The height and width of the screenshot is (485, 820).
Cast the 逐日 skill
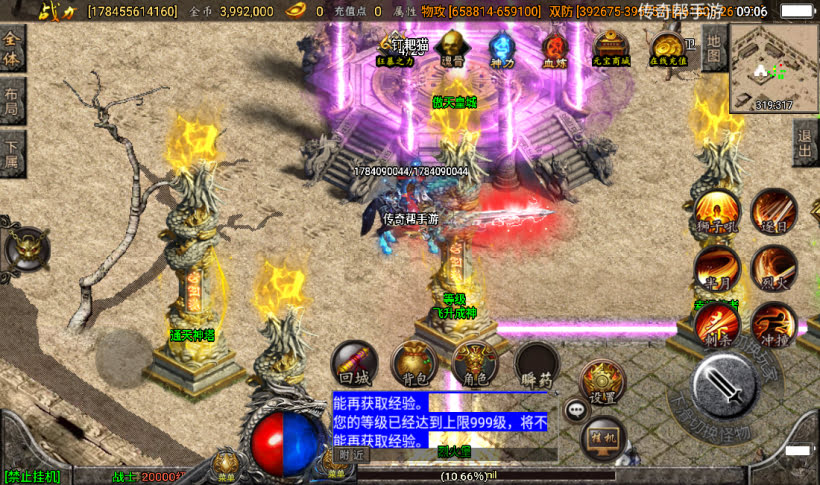pyautogui.click(x=774, y=211)
